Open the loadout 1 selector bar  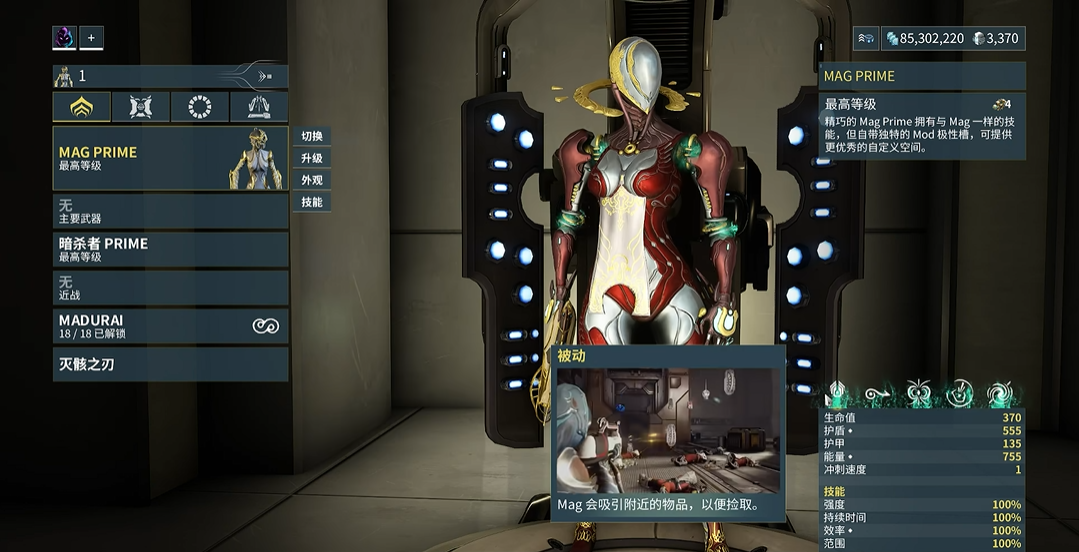pos(170,76)
